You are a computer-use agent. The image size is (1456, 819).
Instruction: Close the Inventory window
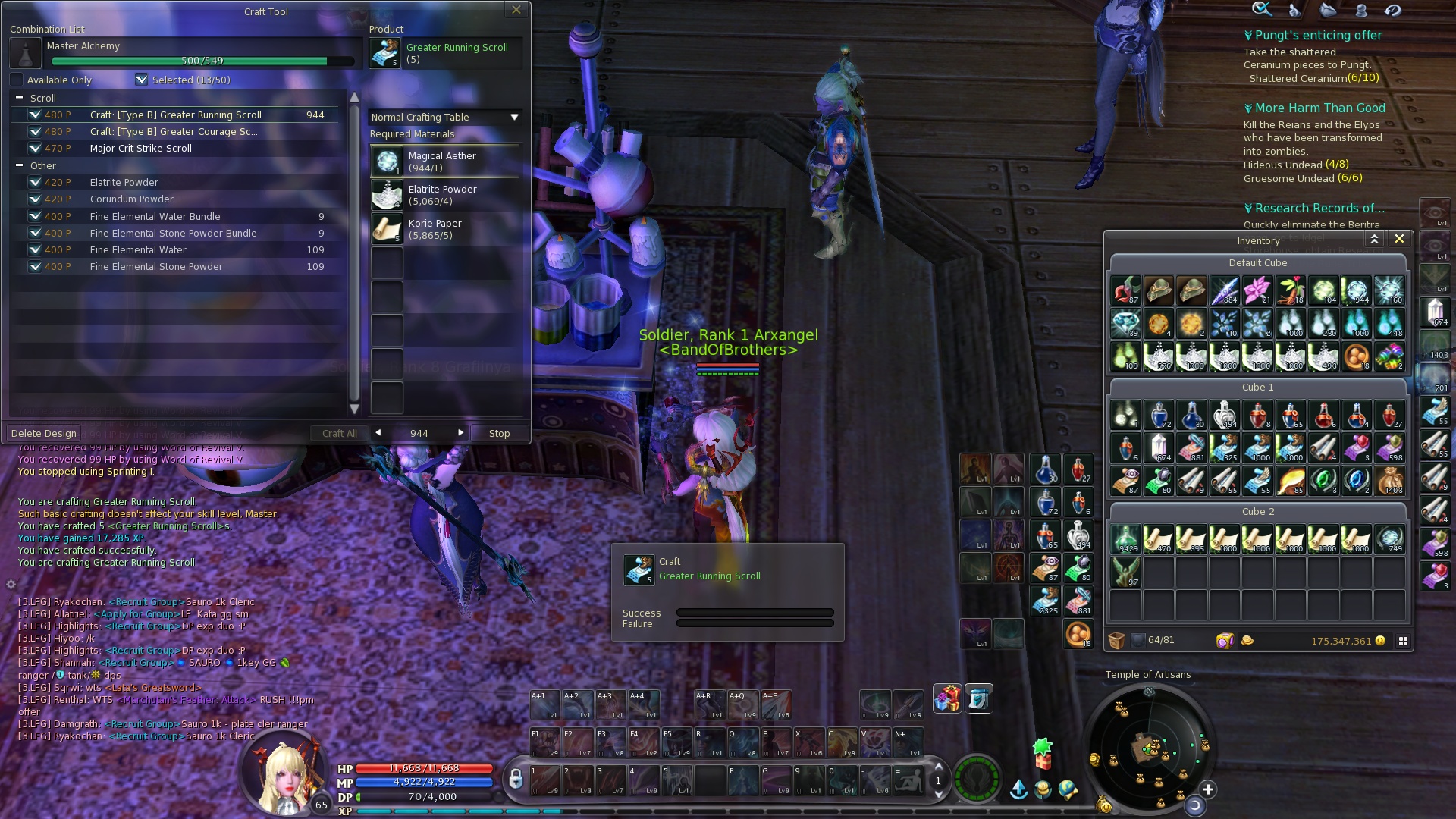pyautogui.click(x=1399, y=239)
